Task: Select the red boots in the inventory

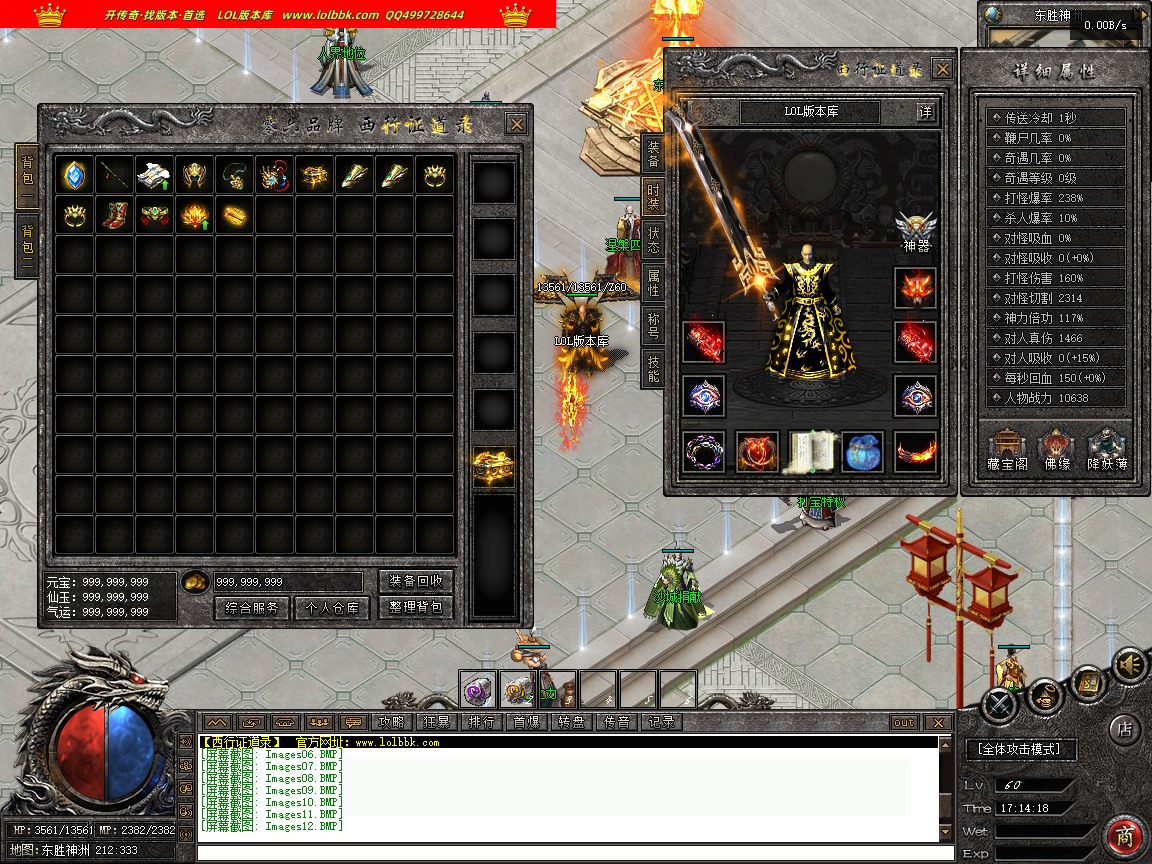Action: [115, 215]
